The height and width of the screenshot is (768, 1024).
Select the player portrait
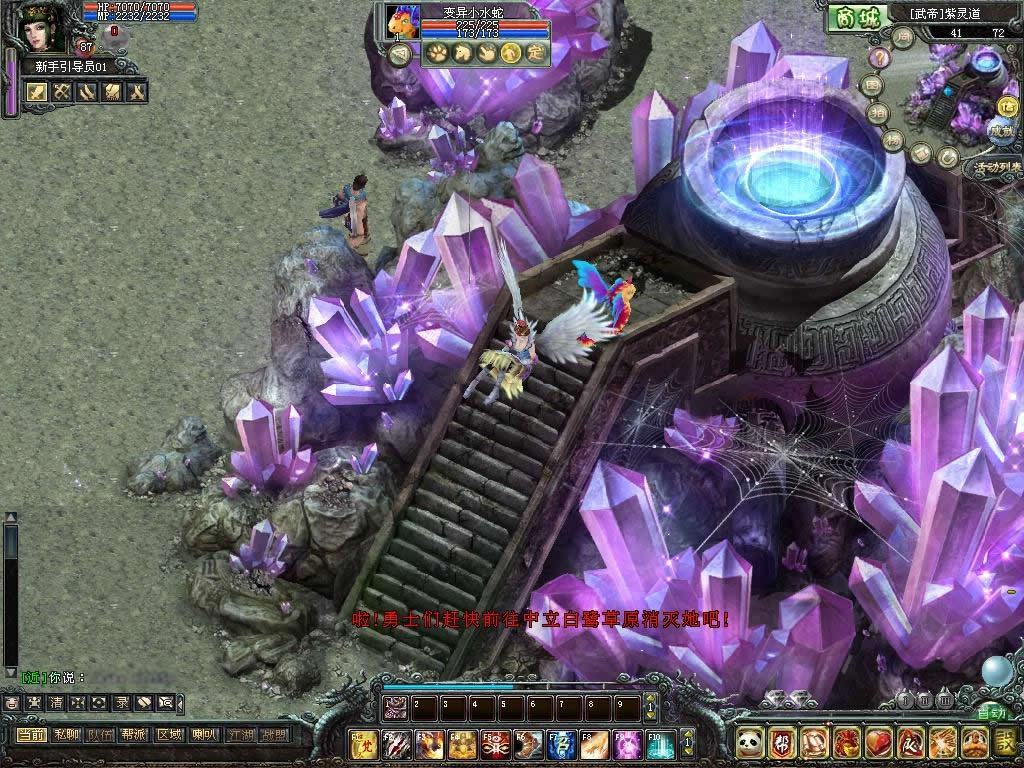[x=42, y=28]
